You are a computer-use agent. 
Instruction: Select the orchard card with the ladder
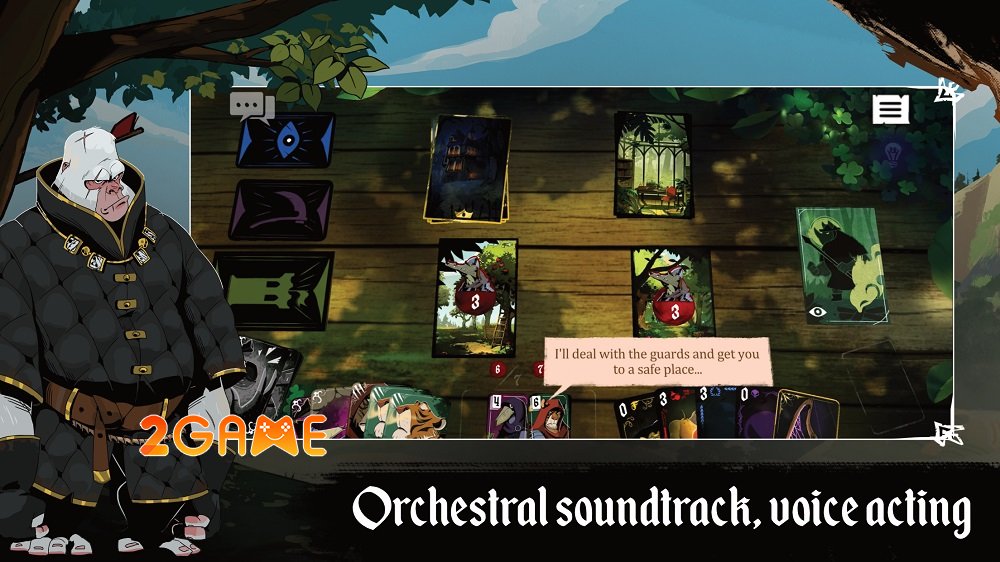point(474,297)
